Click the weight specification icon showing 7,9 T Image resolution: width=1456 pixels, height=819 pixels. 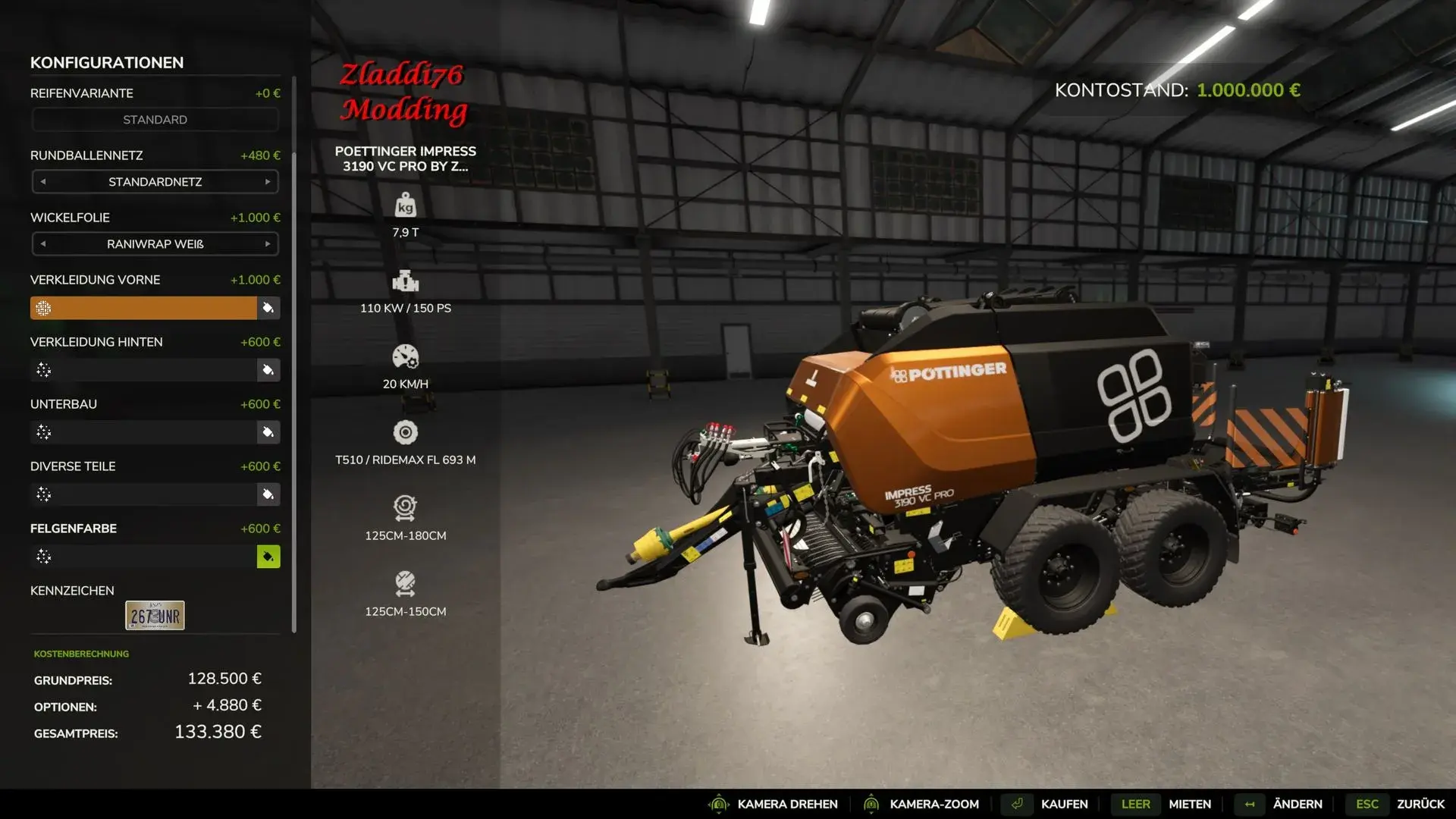point(406,205)
